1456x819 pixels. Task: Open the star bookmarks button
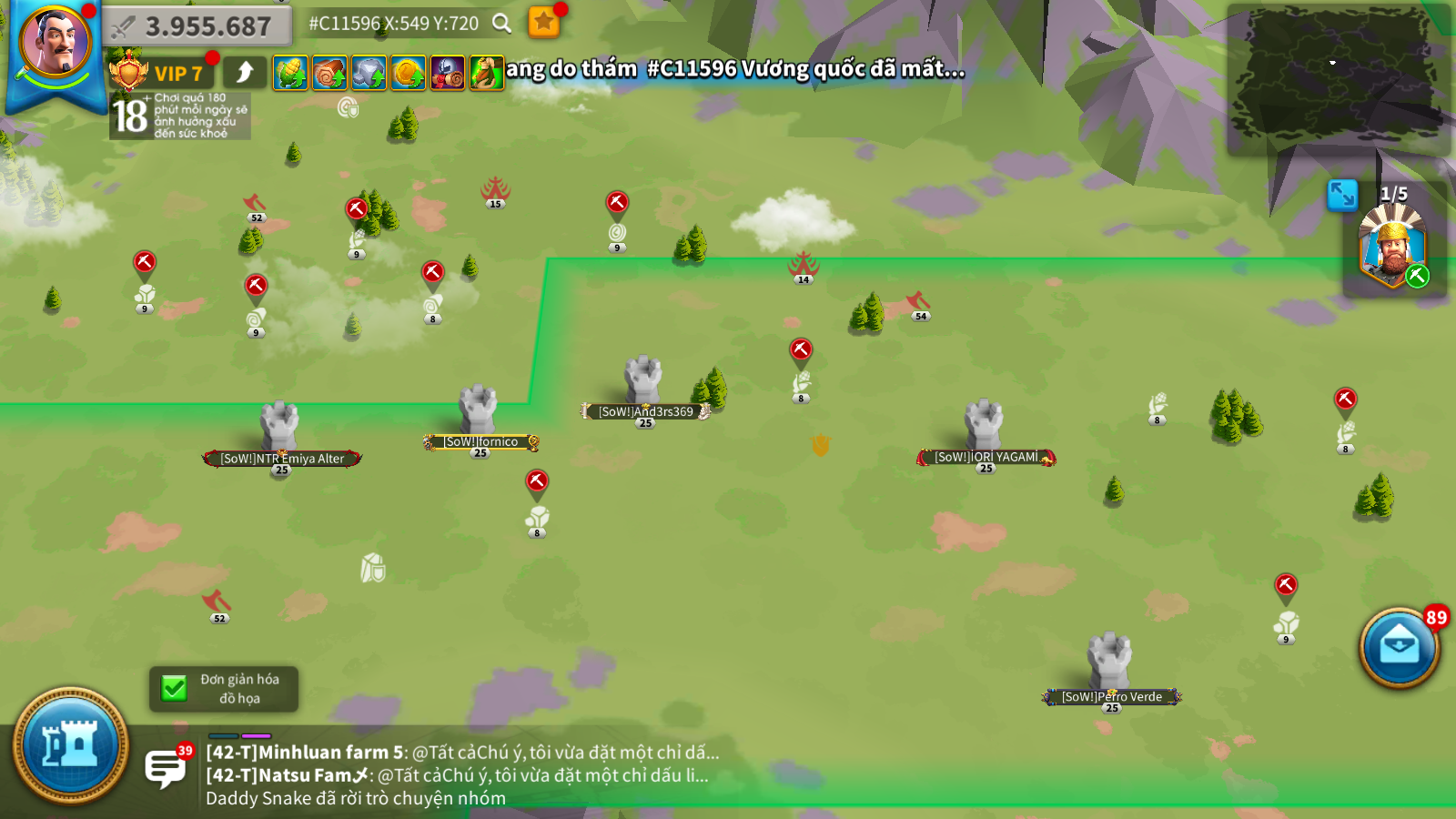tap(544, 22)
